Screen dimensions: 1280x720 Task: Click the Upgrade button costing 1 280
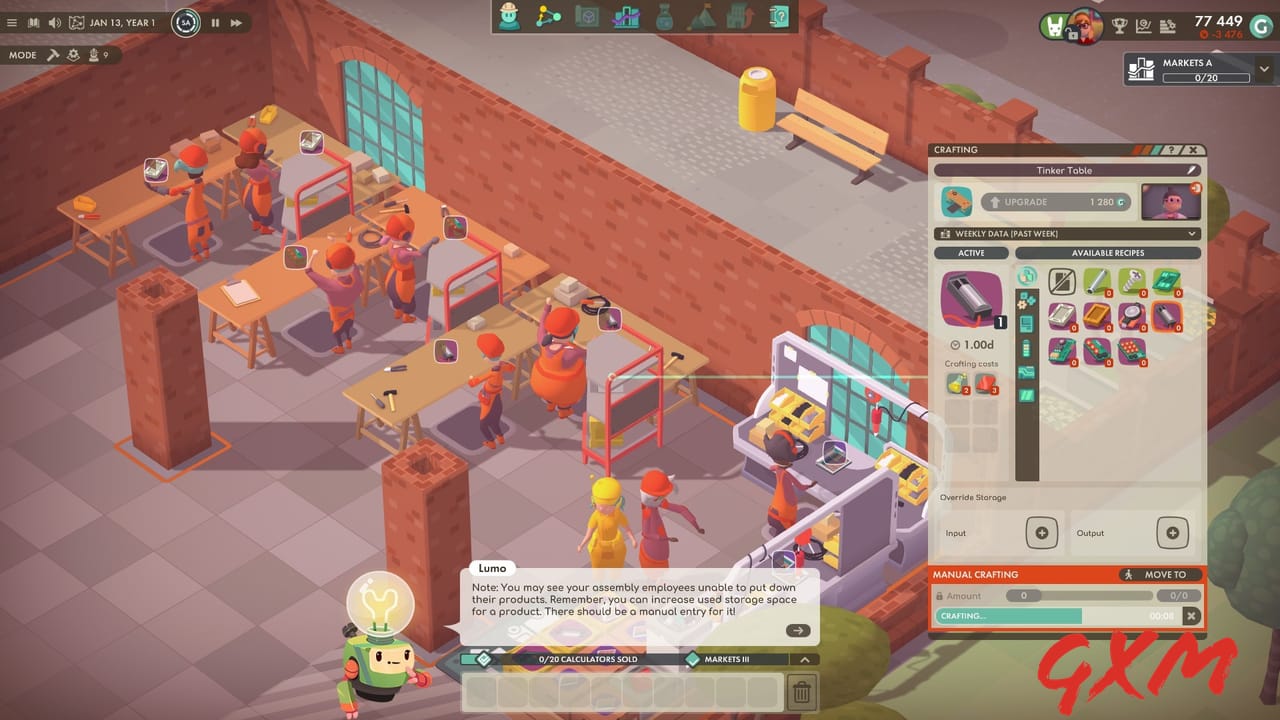pyautogui.click(x=1057, y=202)
